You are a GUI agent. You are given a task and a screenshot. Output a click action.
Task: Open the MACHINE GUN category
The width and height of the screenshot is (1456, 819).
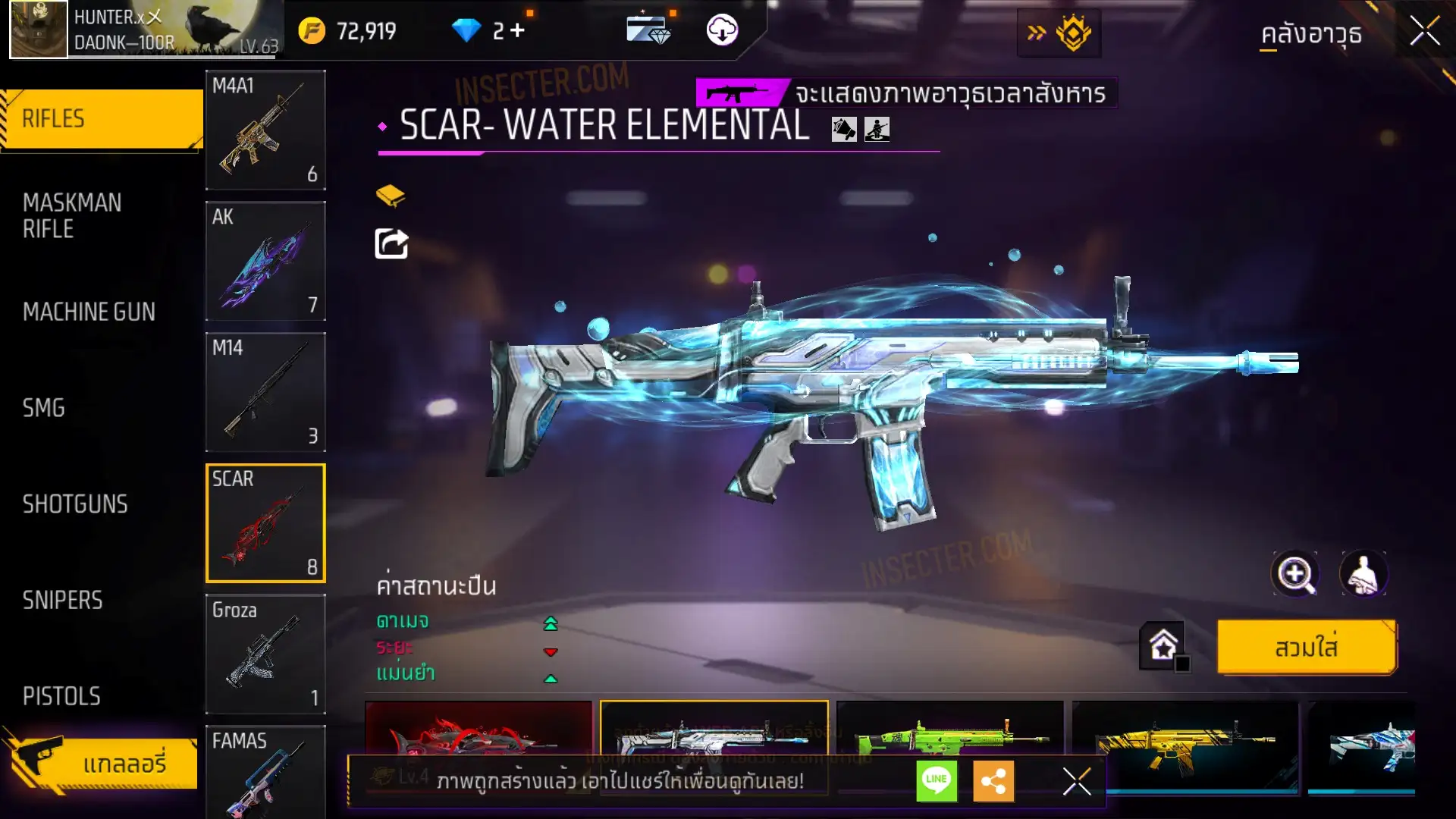(89, 312)
